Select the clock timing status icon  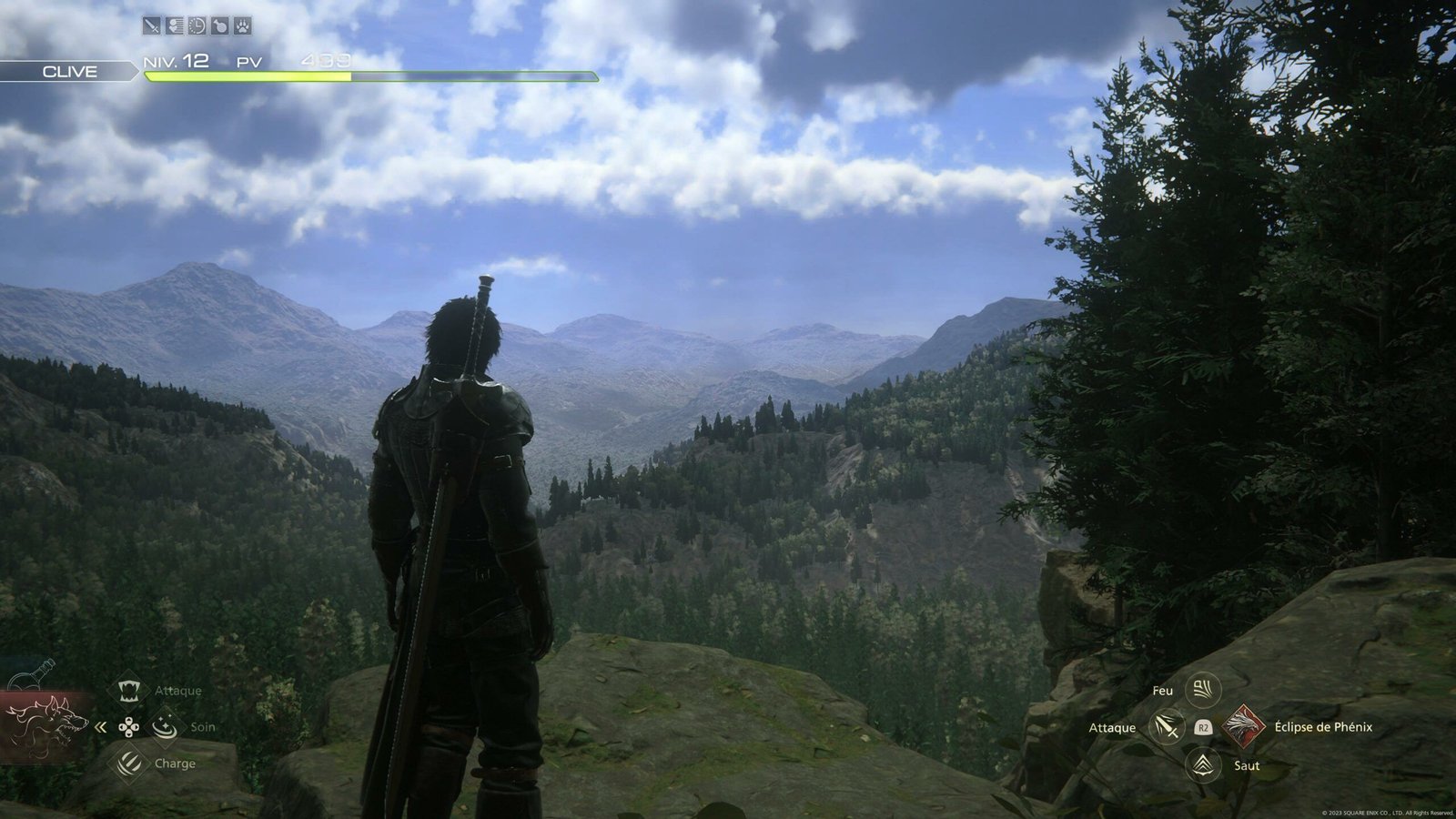click(197, 26)
